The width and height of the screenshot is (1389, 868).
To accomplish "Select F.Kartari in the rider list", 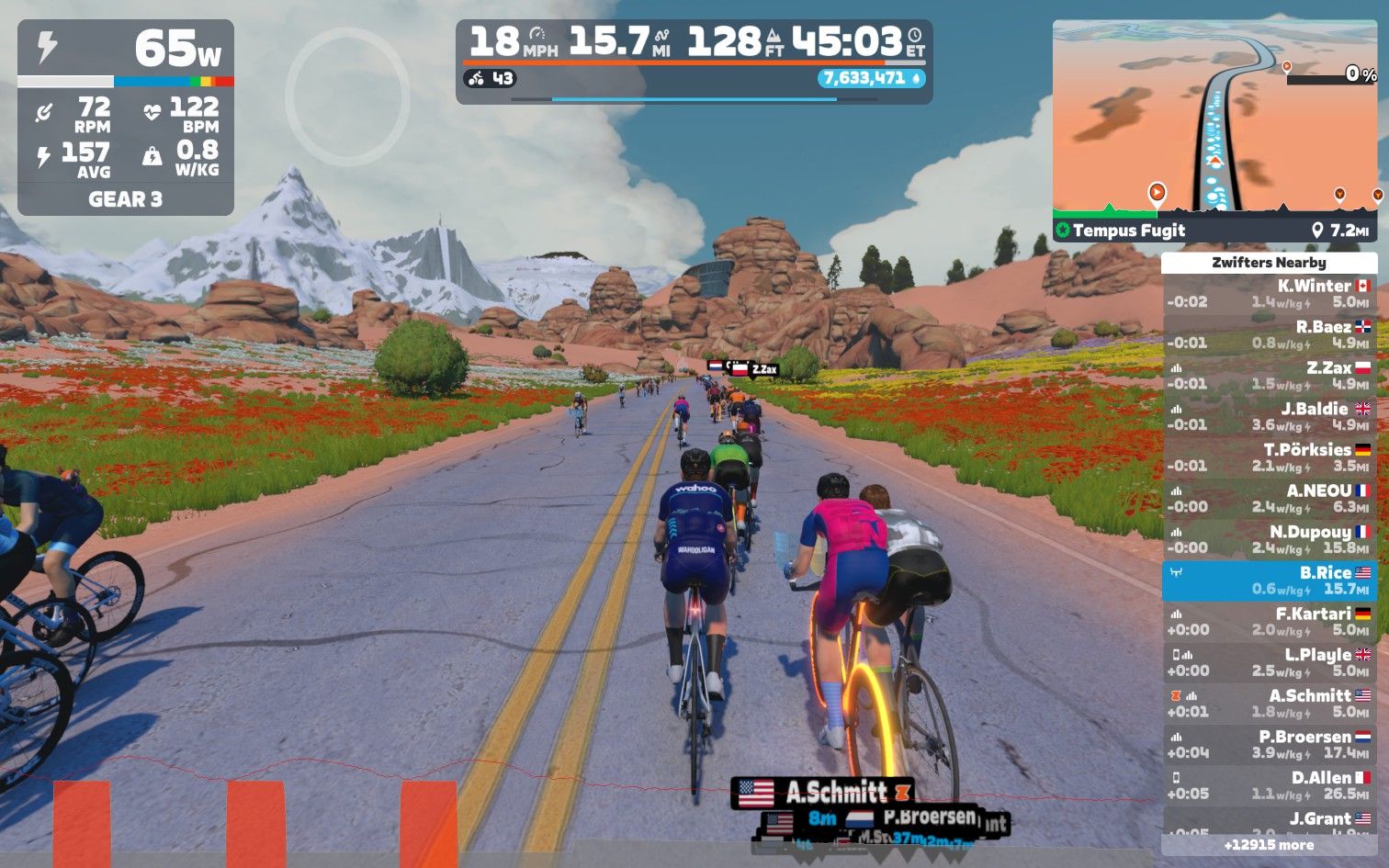I will [x=1269, y=622].
